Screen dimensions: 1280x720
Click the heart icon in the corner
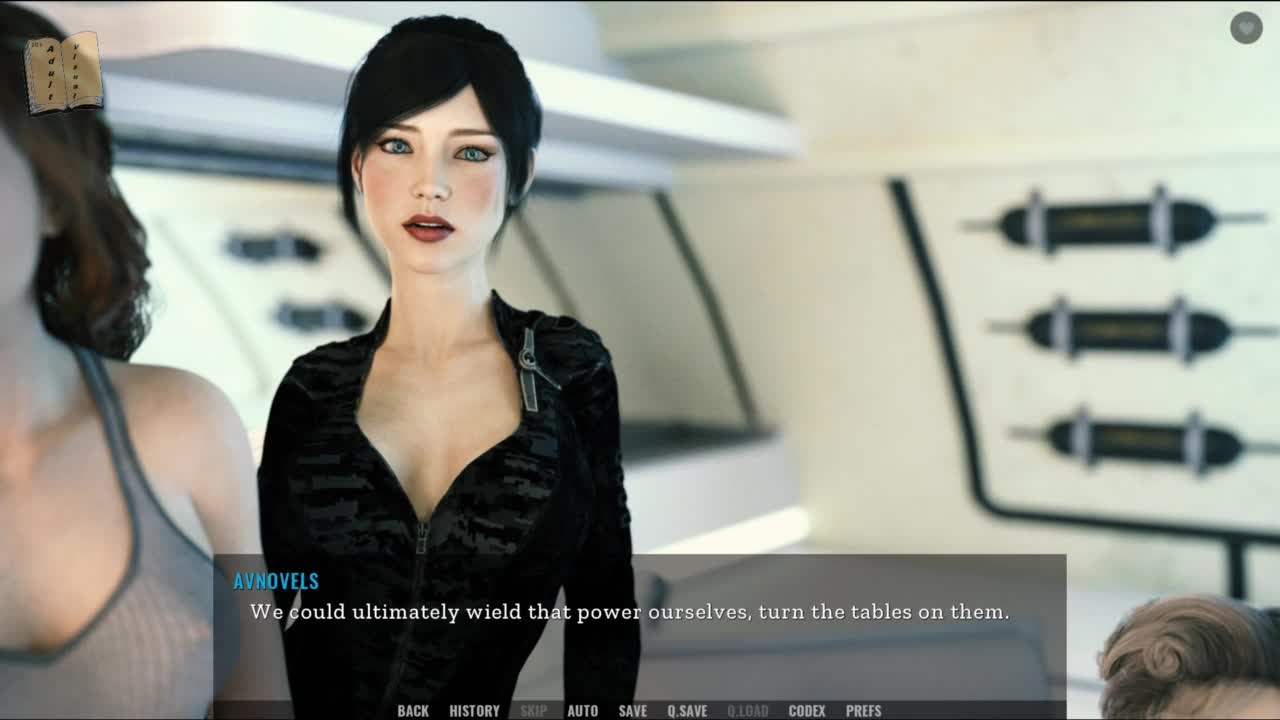[x=1246, y=28]
